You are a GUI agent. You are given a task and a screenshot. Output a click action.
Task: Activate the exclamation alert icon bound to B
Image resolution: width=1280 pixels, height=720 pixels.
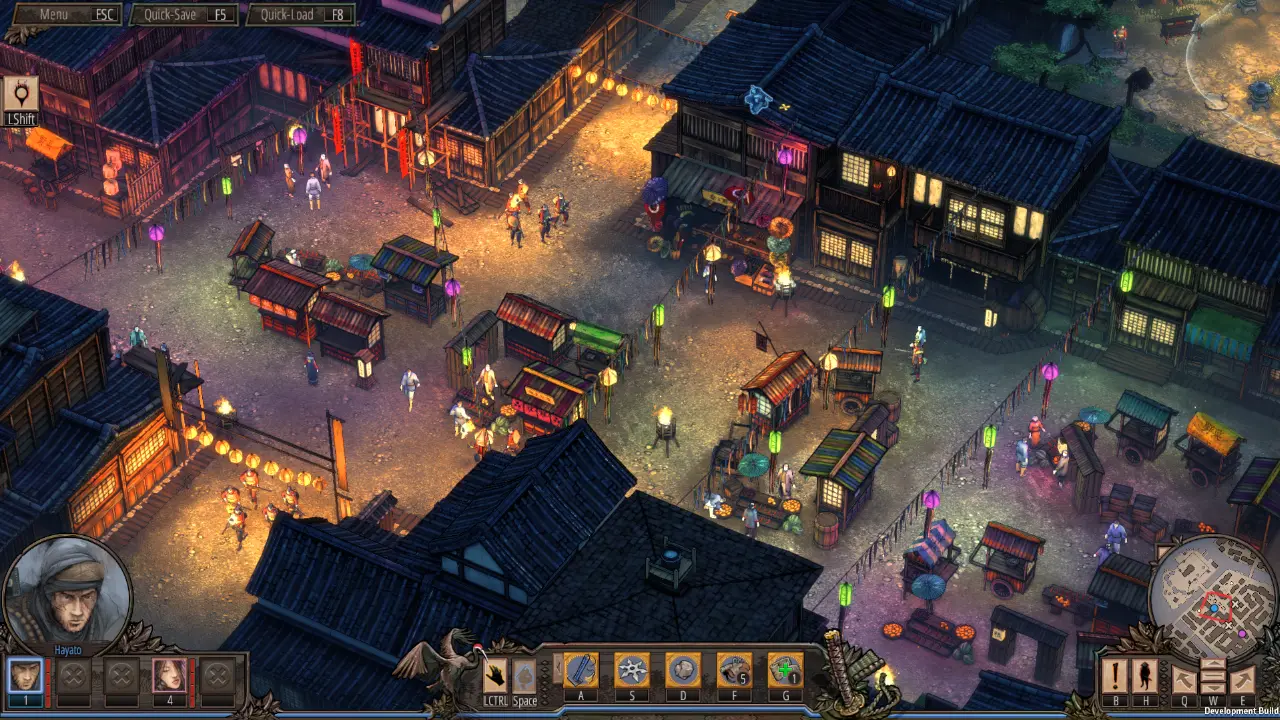1114,677
